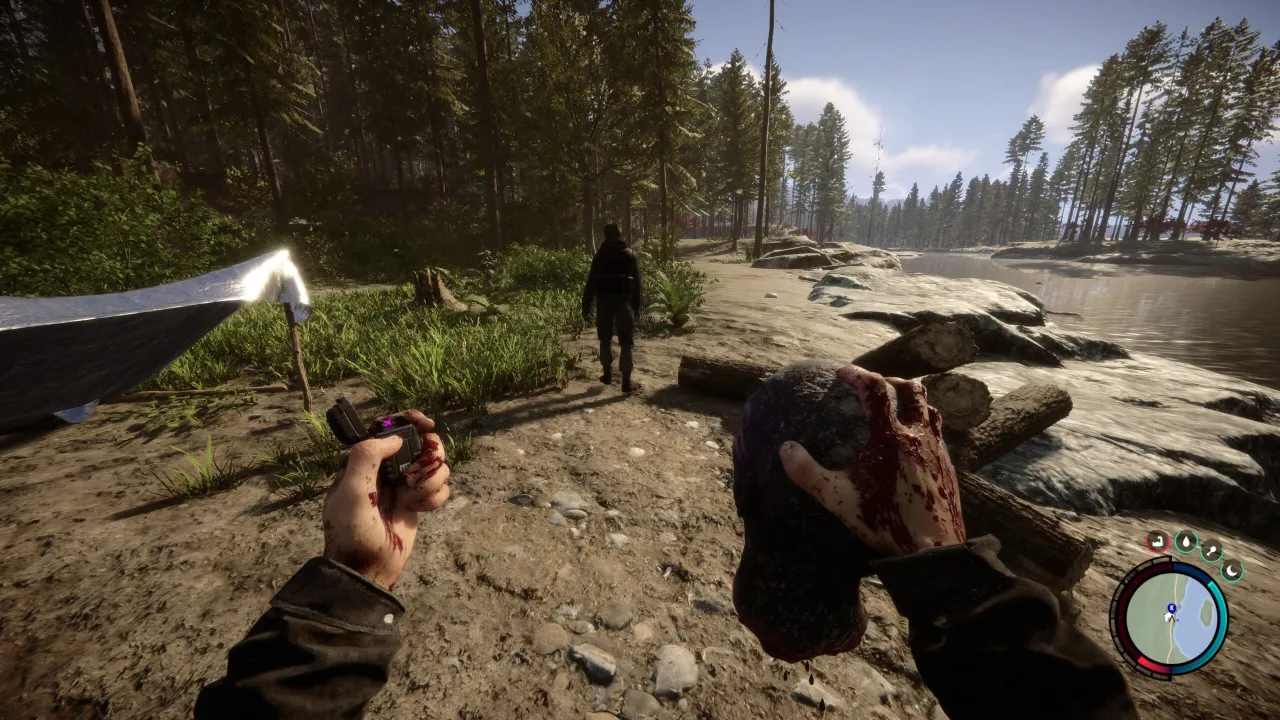Select the strength status icon with red ring
Image resolution: width=1280 pixels, height=720 pixels.
coord(1157,541)
